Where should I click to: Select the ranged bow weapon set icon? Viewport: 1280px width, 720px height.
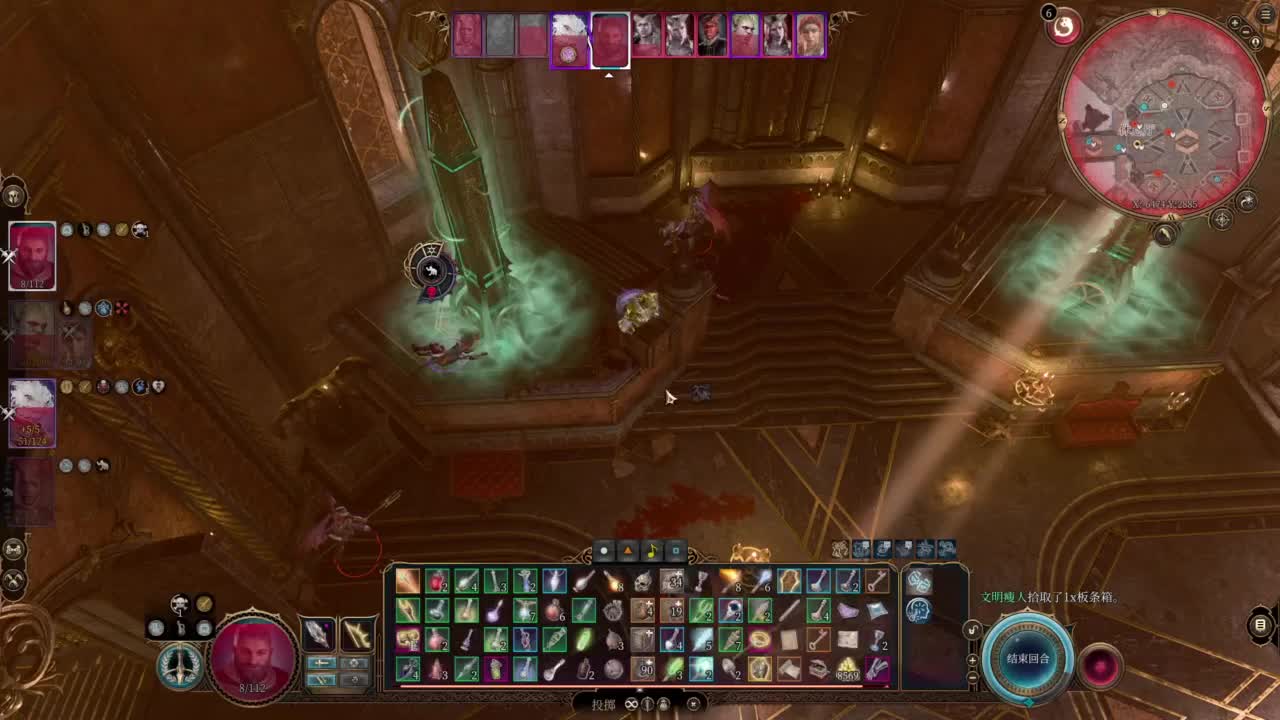coord(357,634)
